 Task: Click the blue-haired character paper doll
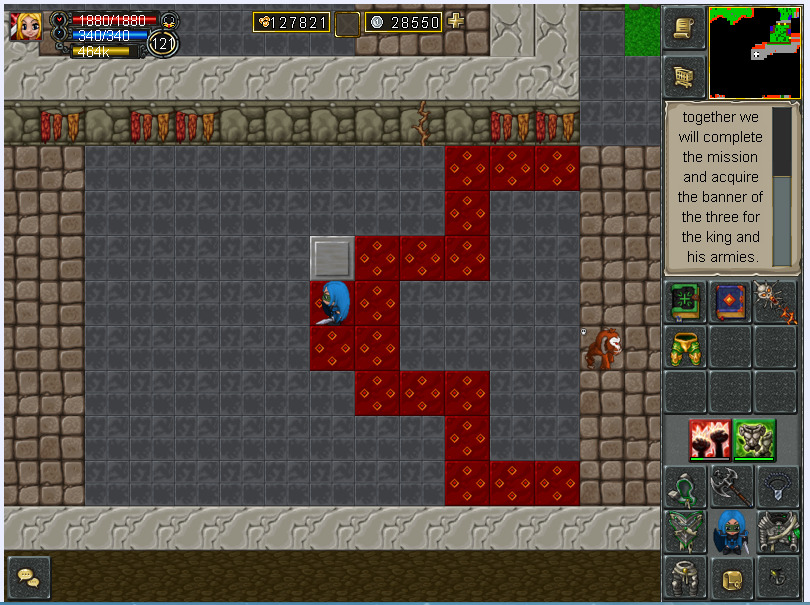tap(731, 532)
